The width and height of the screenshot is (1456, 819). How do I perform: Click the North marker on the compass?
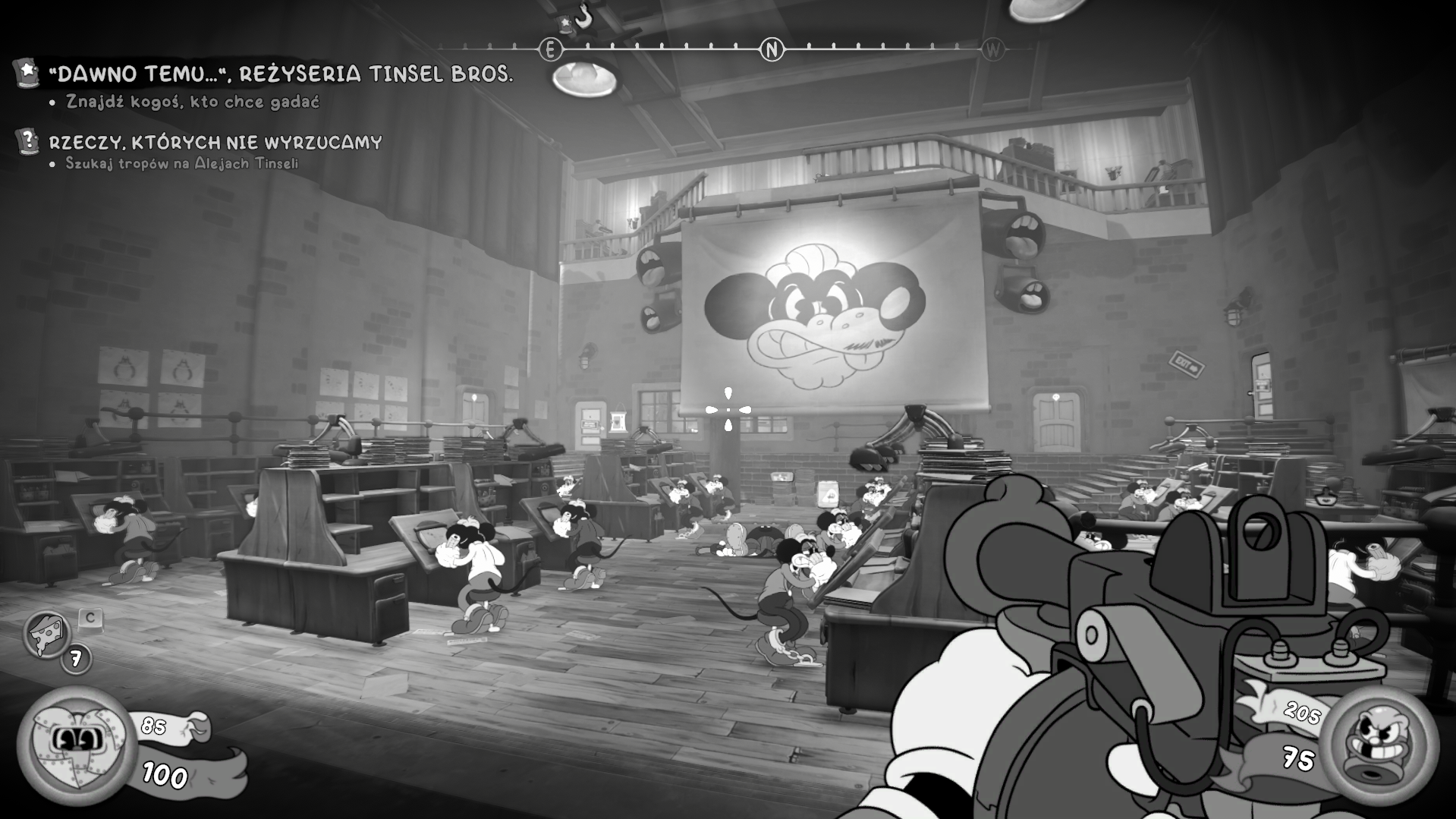point(772,50)
